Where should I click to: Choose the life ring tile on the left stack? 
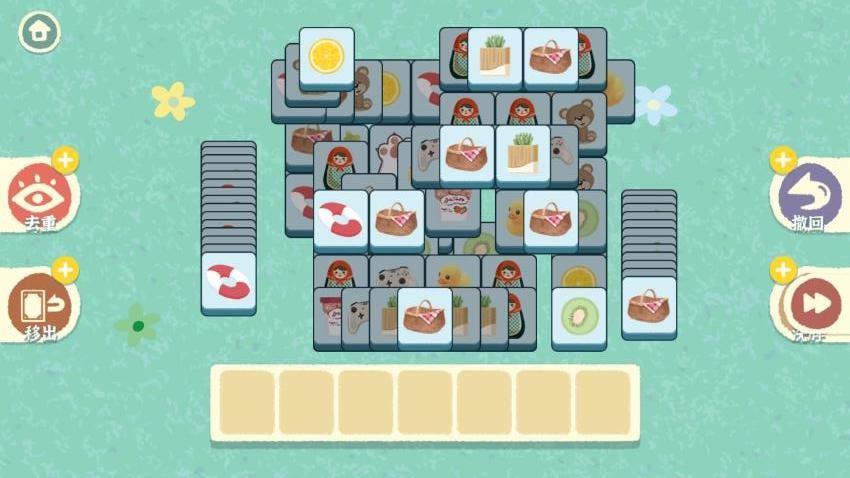point(228,281)
